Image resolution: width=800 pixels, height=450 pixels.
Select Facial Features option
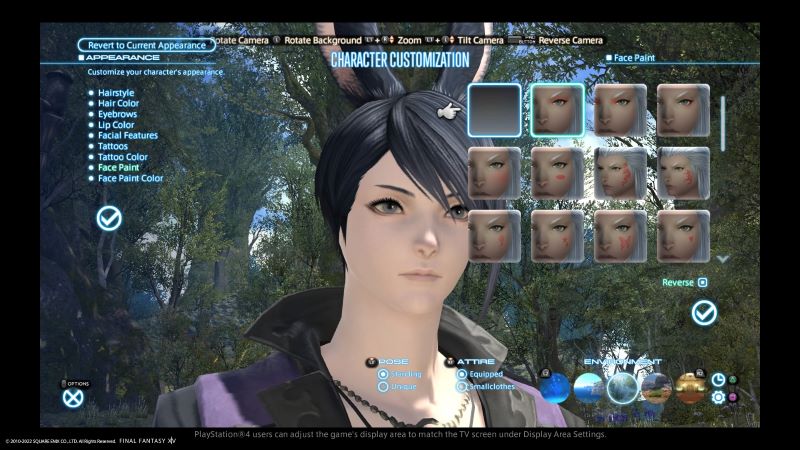point(128,135)
